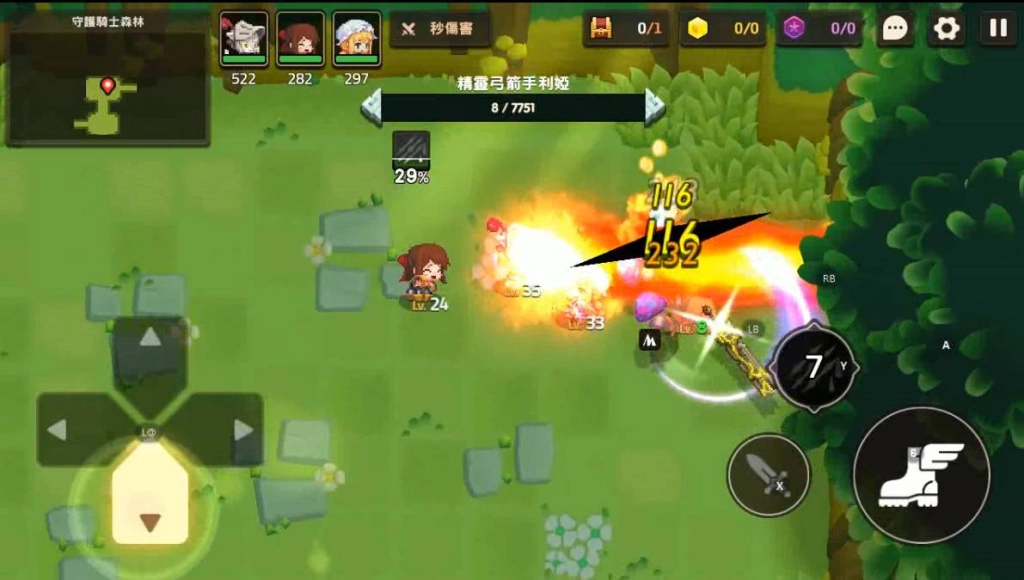Open the chat speech bubble
1024x580 pixels.
pos(896,29)
